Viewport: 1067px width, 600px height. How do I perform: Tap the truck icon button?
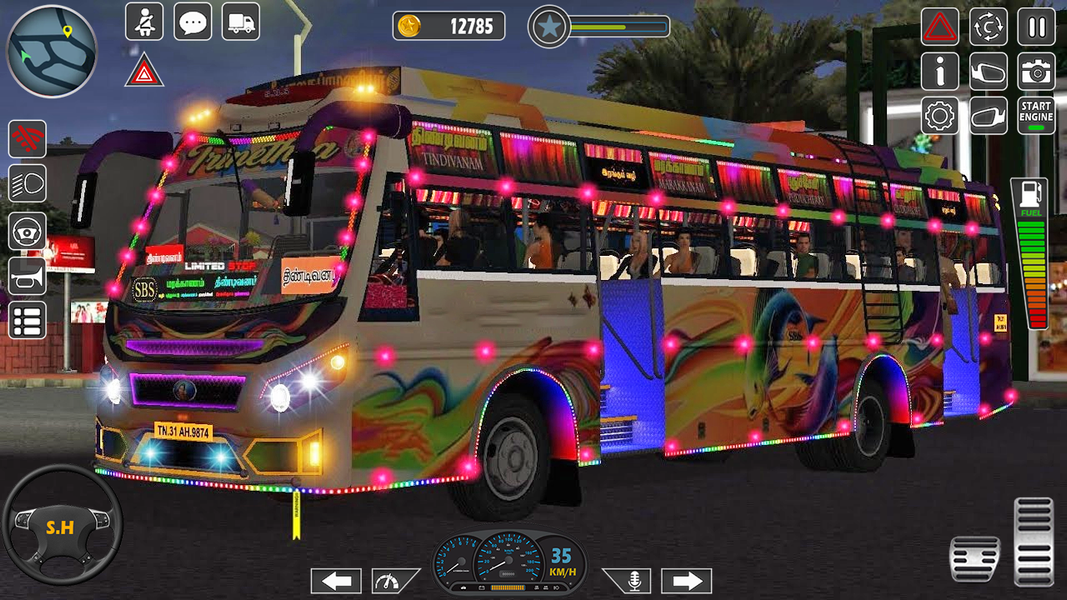click(x=240, y=22)
